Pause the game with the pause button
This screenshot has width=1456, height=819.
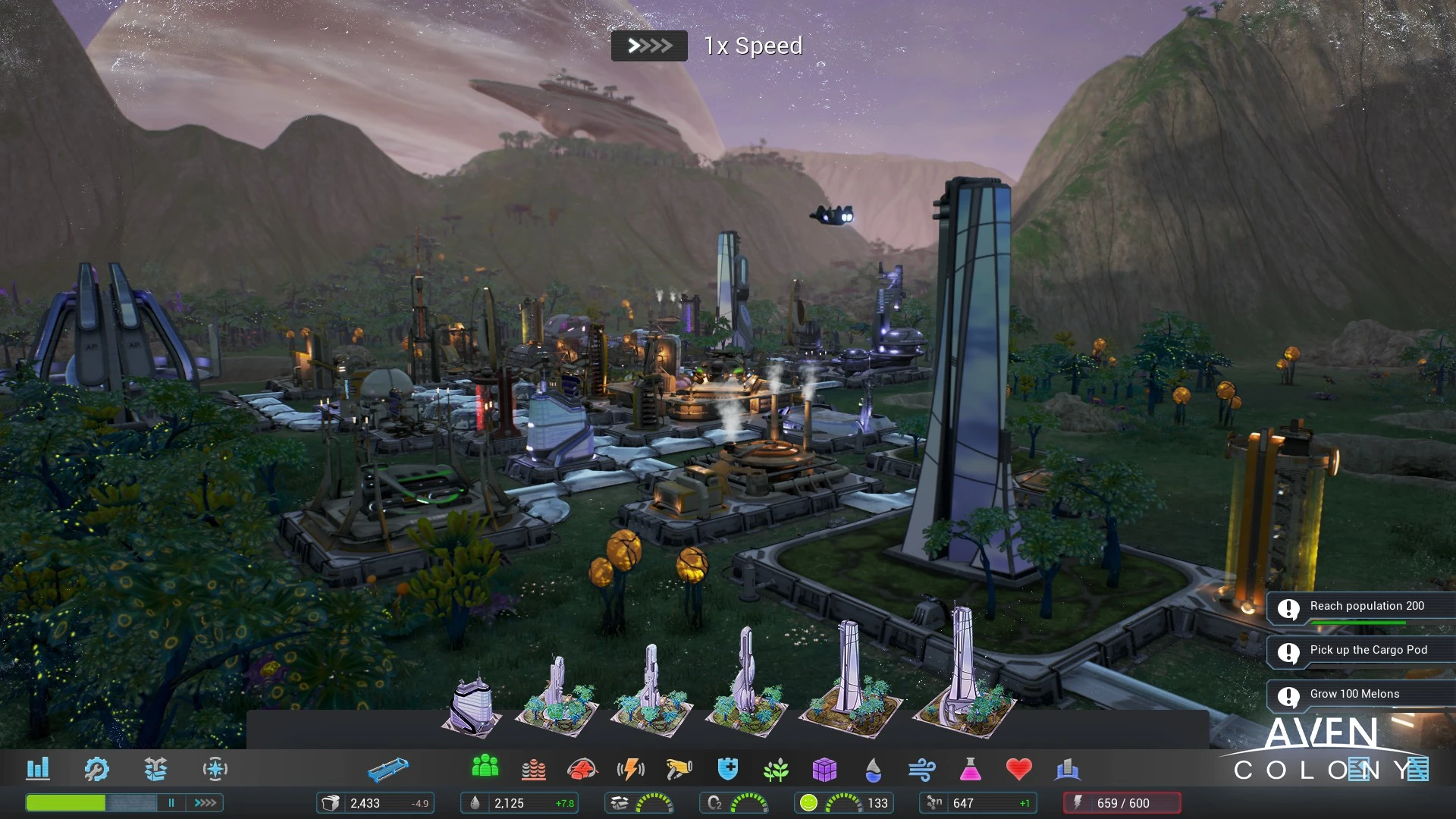pyautogui.click(x=171, y=802)
